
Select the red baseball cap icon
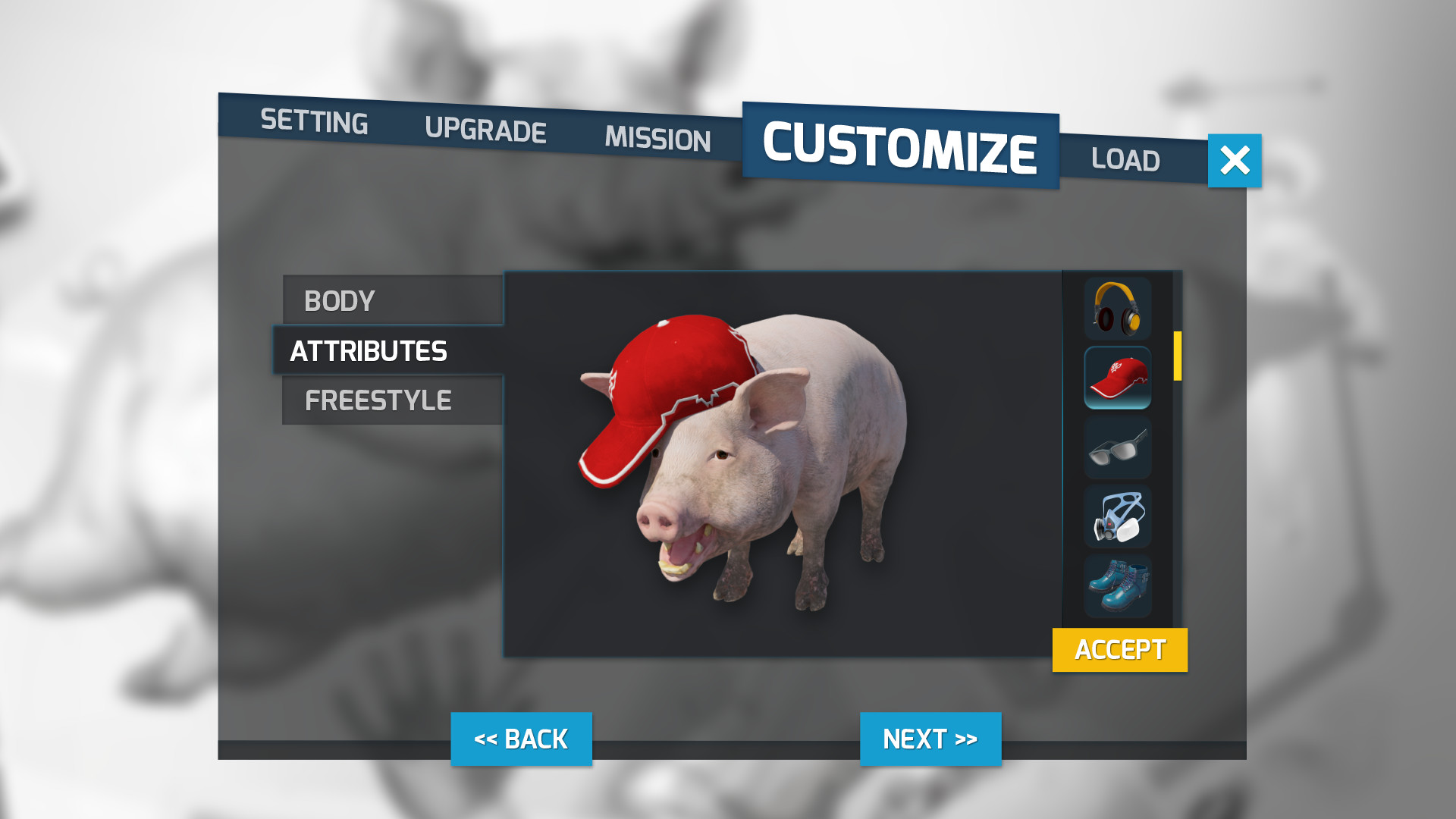1117,378
